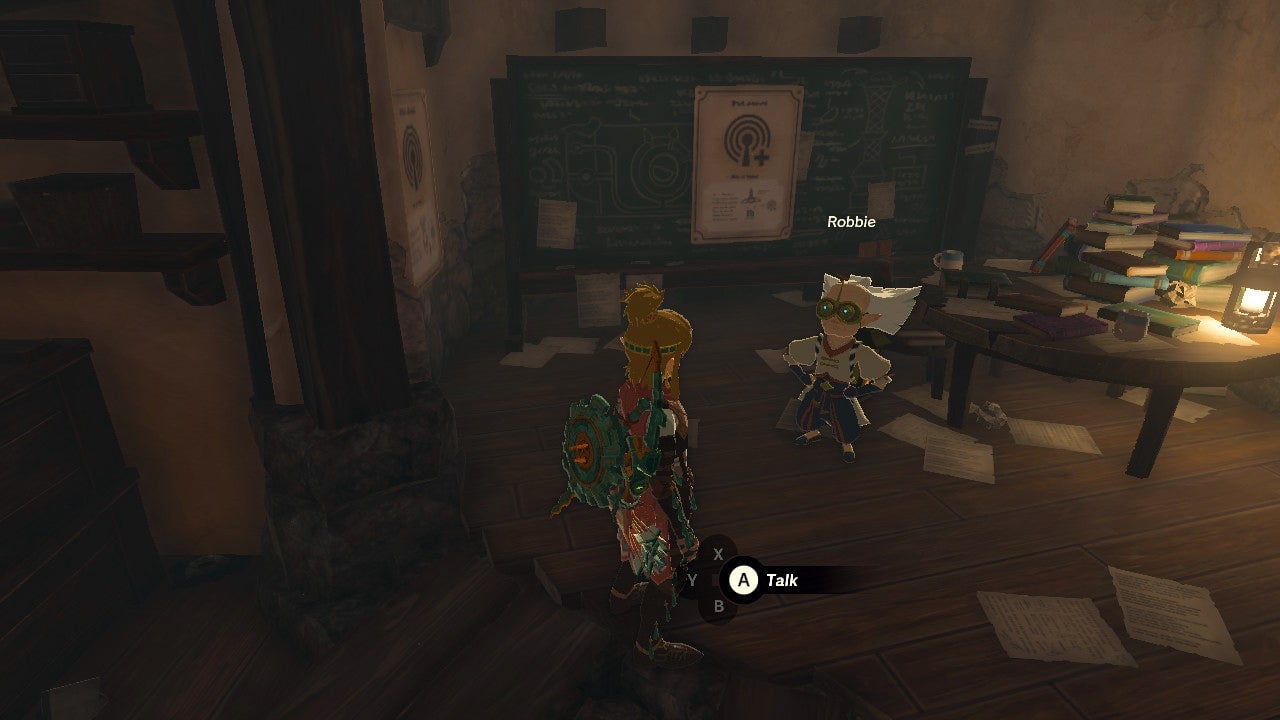Image resolution: width=1280 pixels, height=720 pixels.
Task: Select the B button icon
Action: (721, 604)
